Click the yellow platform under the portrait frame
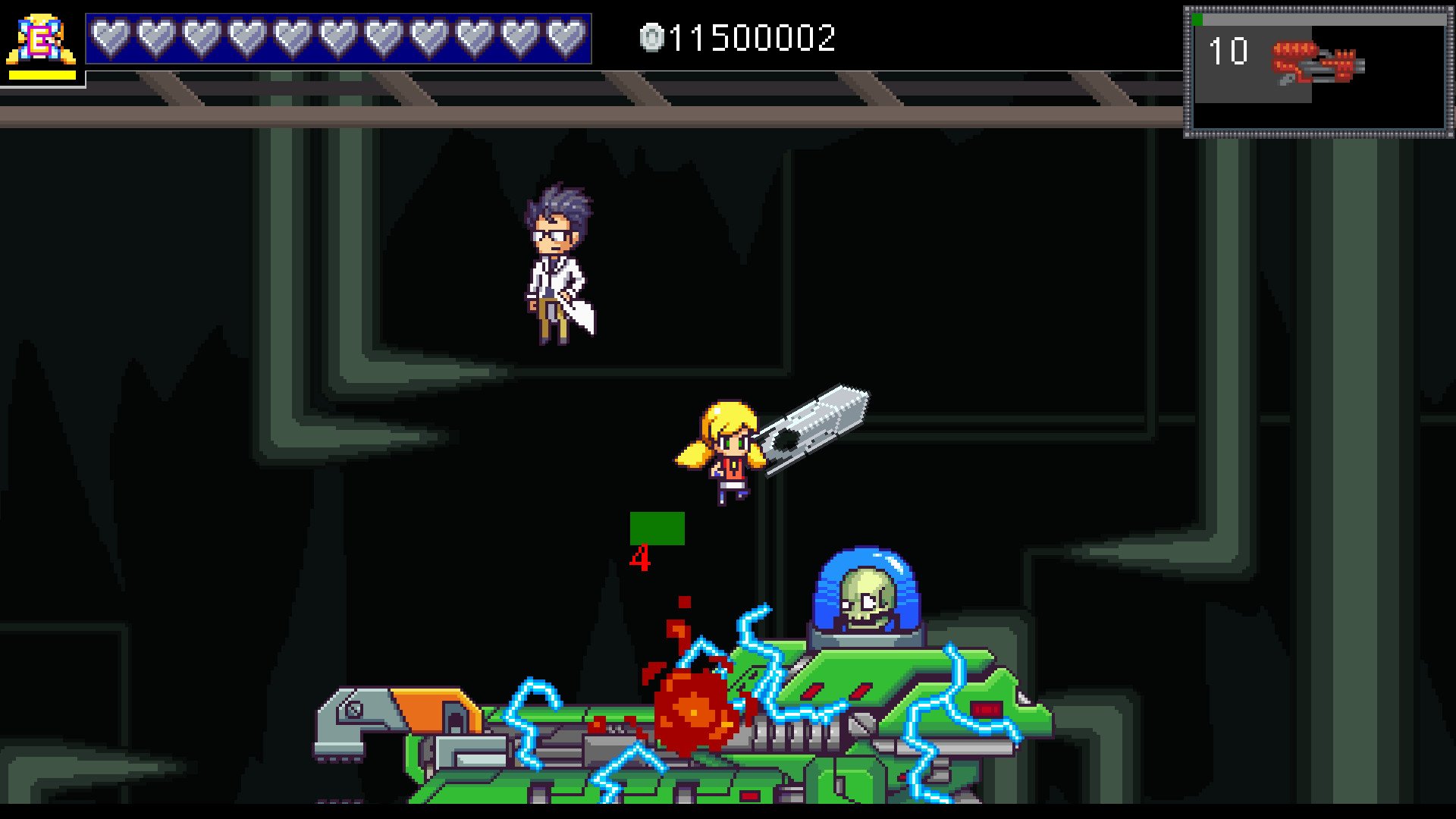Image resolution: width=1456 pixels, height=819 pixels. (x=42, y=74)
